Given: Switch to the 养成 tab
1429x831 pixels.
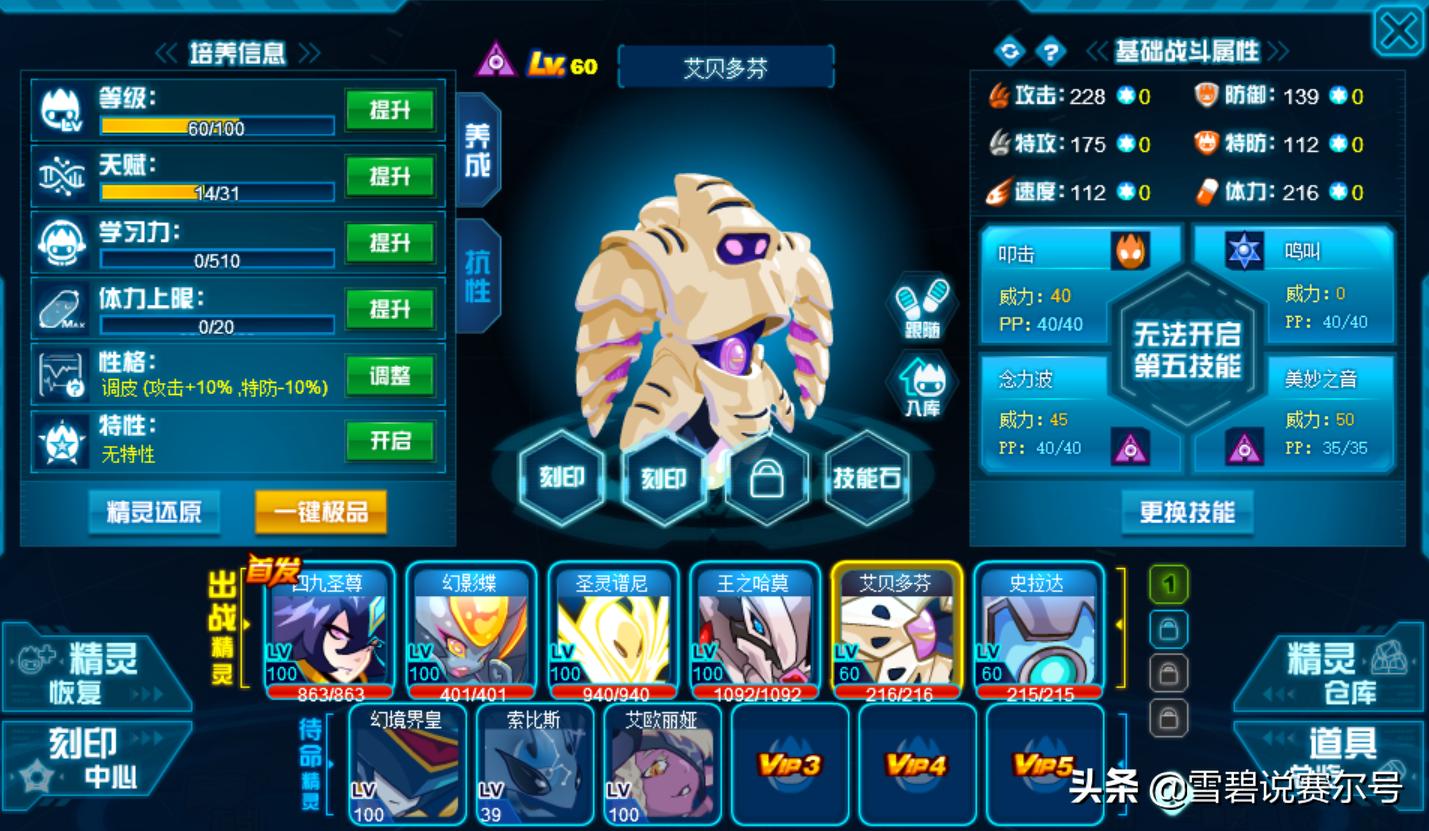Looking at the screenshot, I should pyautogui.click(x=478, y=150).
